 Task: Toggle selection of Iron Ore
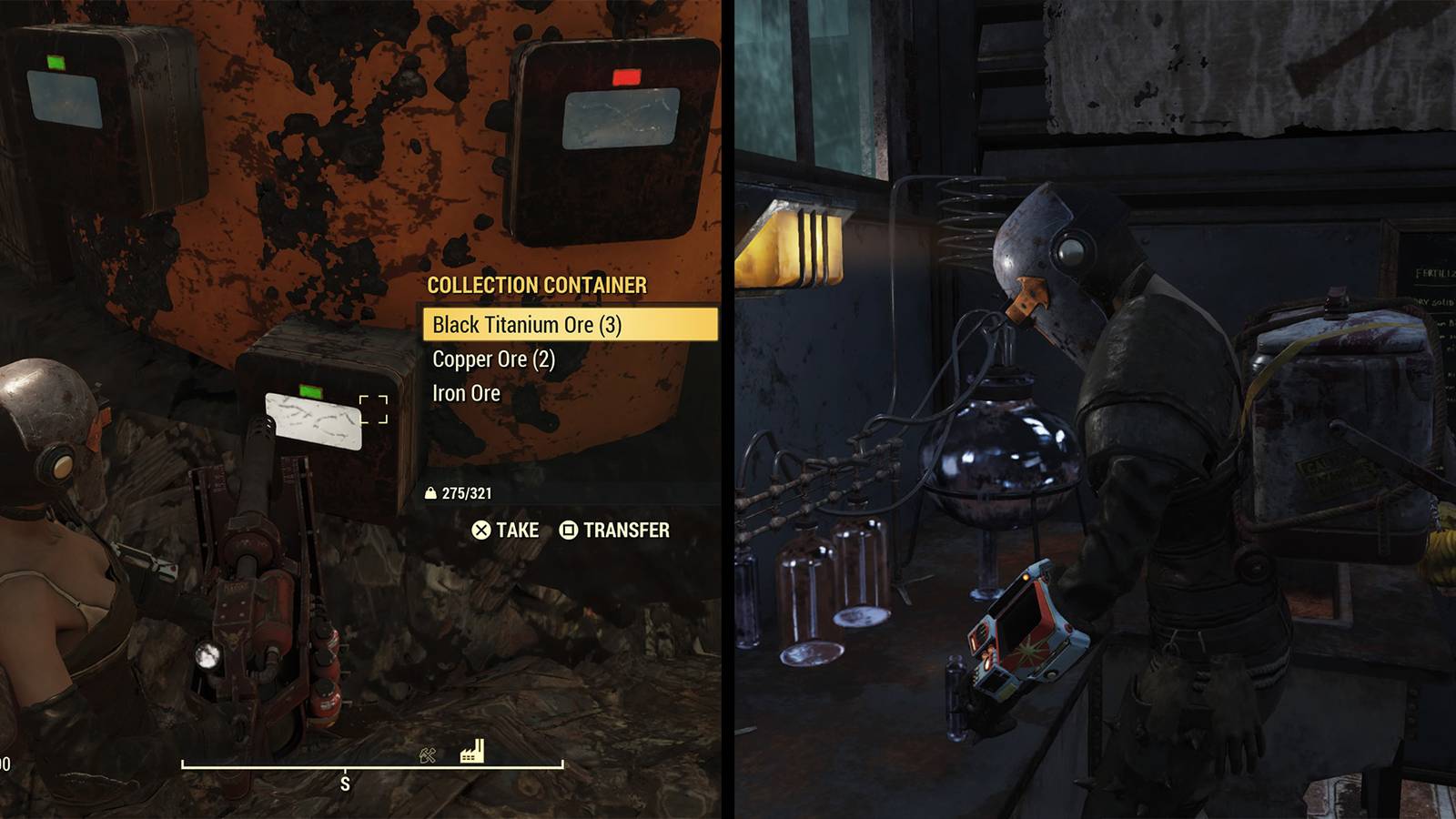click(466, 392)
